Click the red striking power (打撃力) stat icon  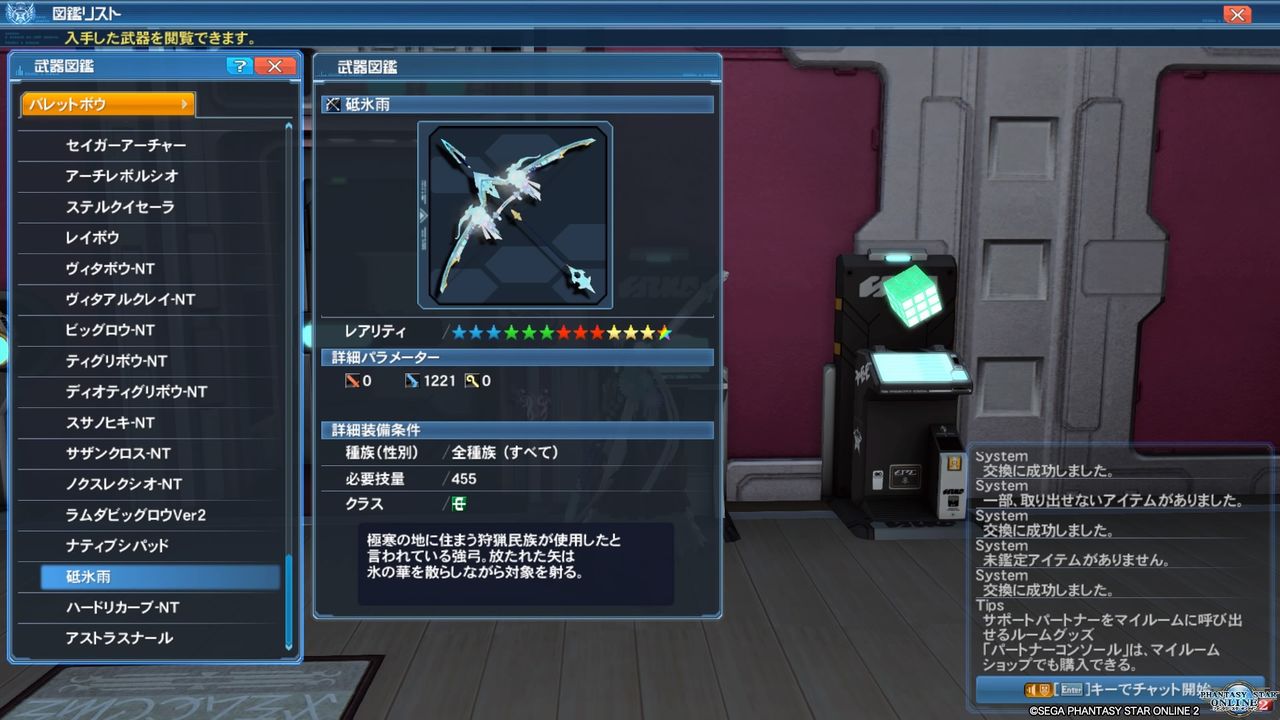(x=353, y=380)
